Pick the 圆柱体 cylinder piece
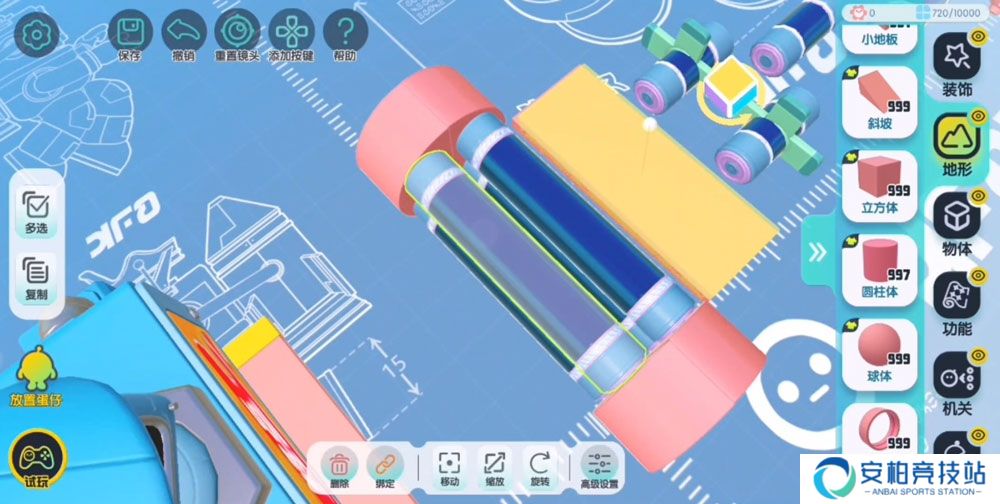 (879, 267)
